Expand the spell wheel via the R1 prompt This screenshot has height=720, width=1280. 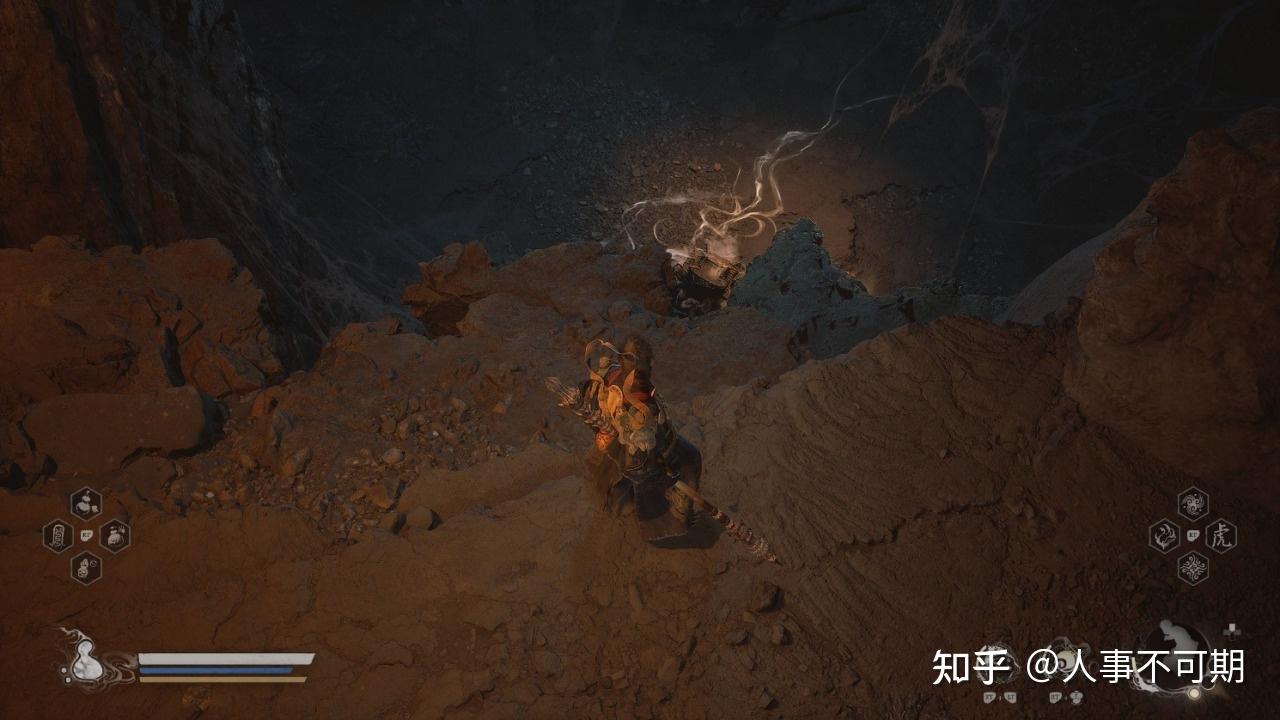(1192, 534)
